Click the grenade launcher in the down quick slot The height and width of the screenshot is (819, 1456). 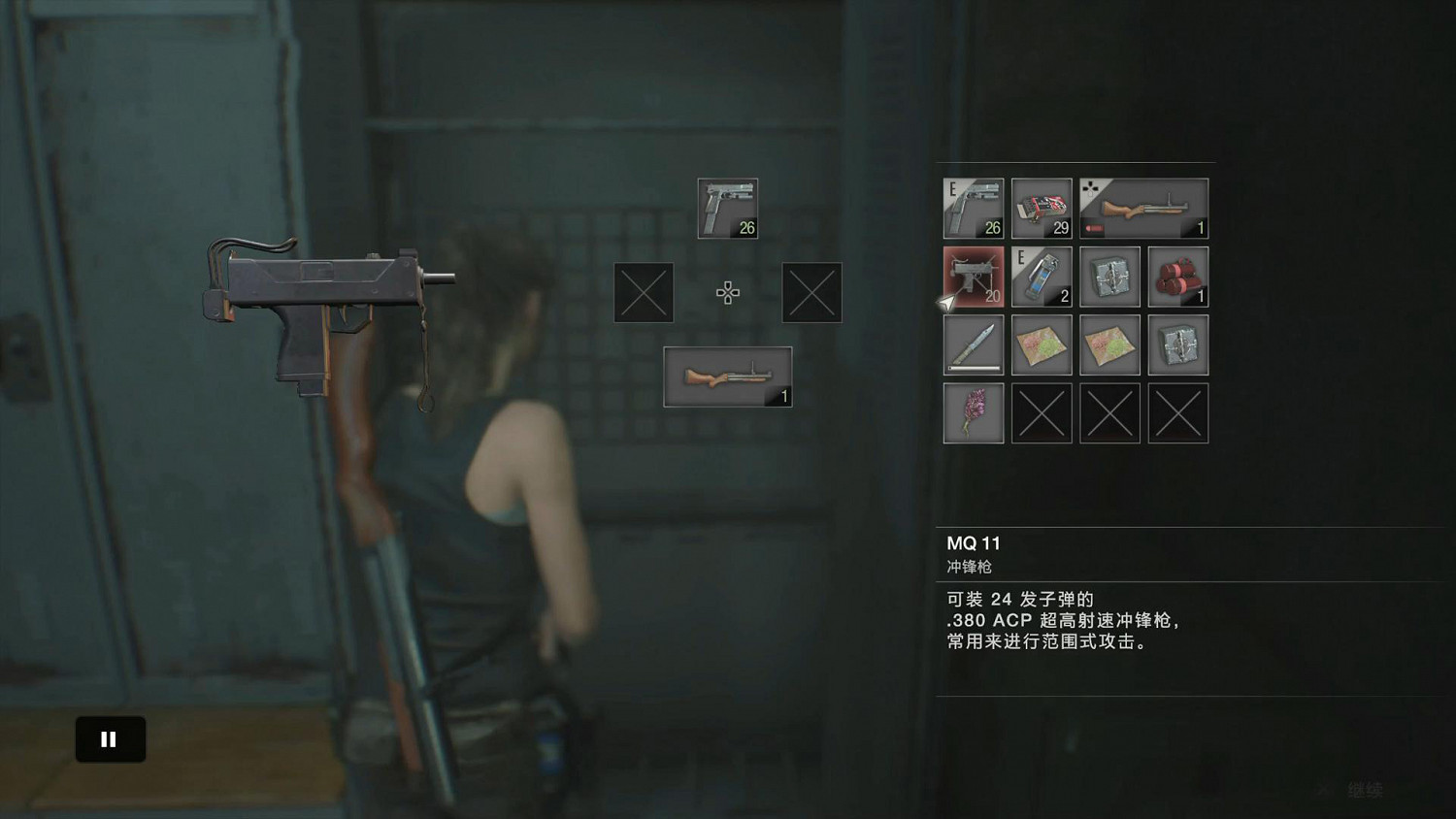728,376
